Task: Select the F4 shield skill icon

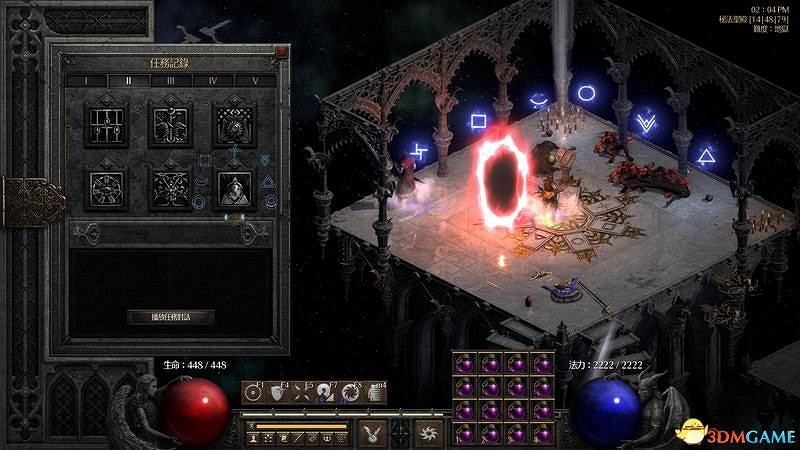Action: [276, 393]
